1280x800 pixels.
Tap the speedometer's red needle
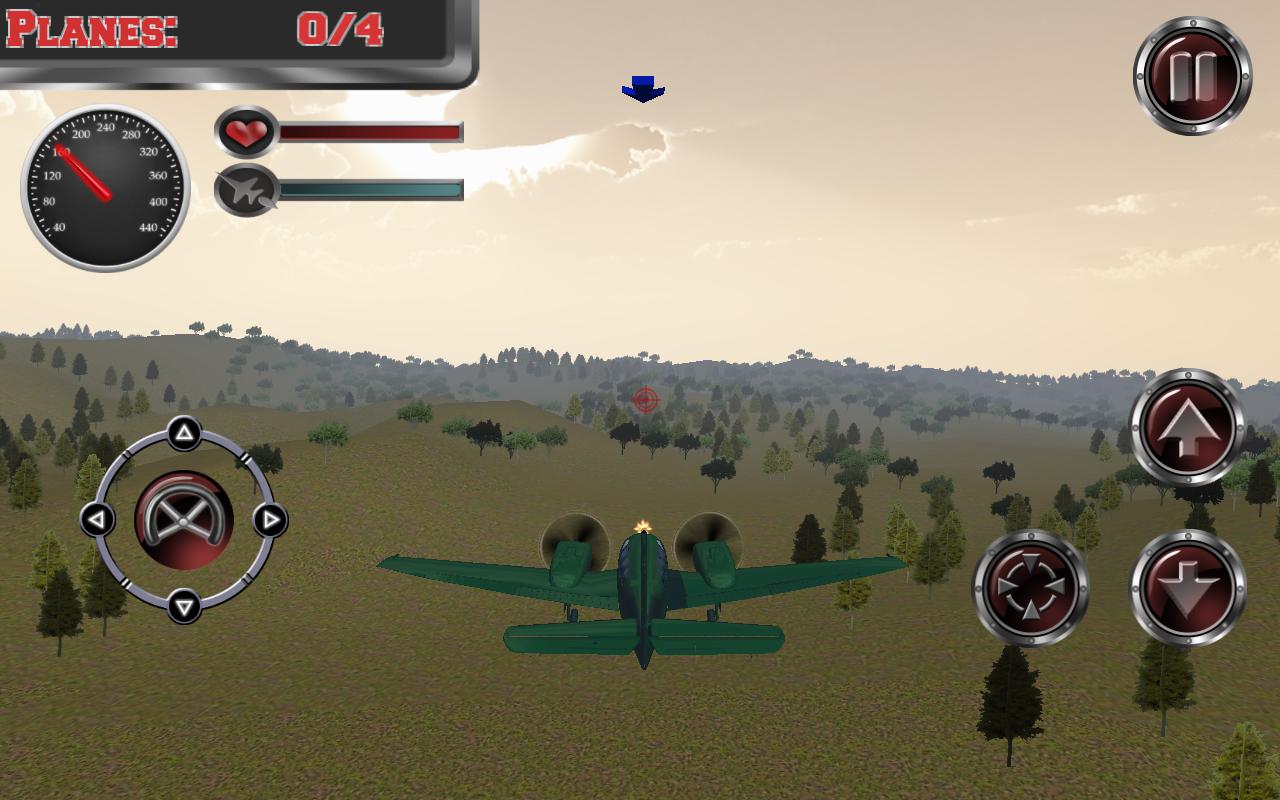(x=85, y=170)
